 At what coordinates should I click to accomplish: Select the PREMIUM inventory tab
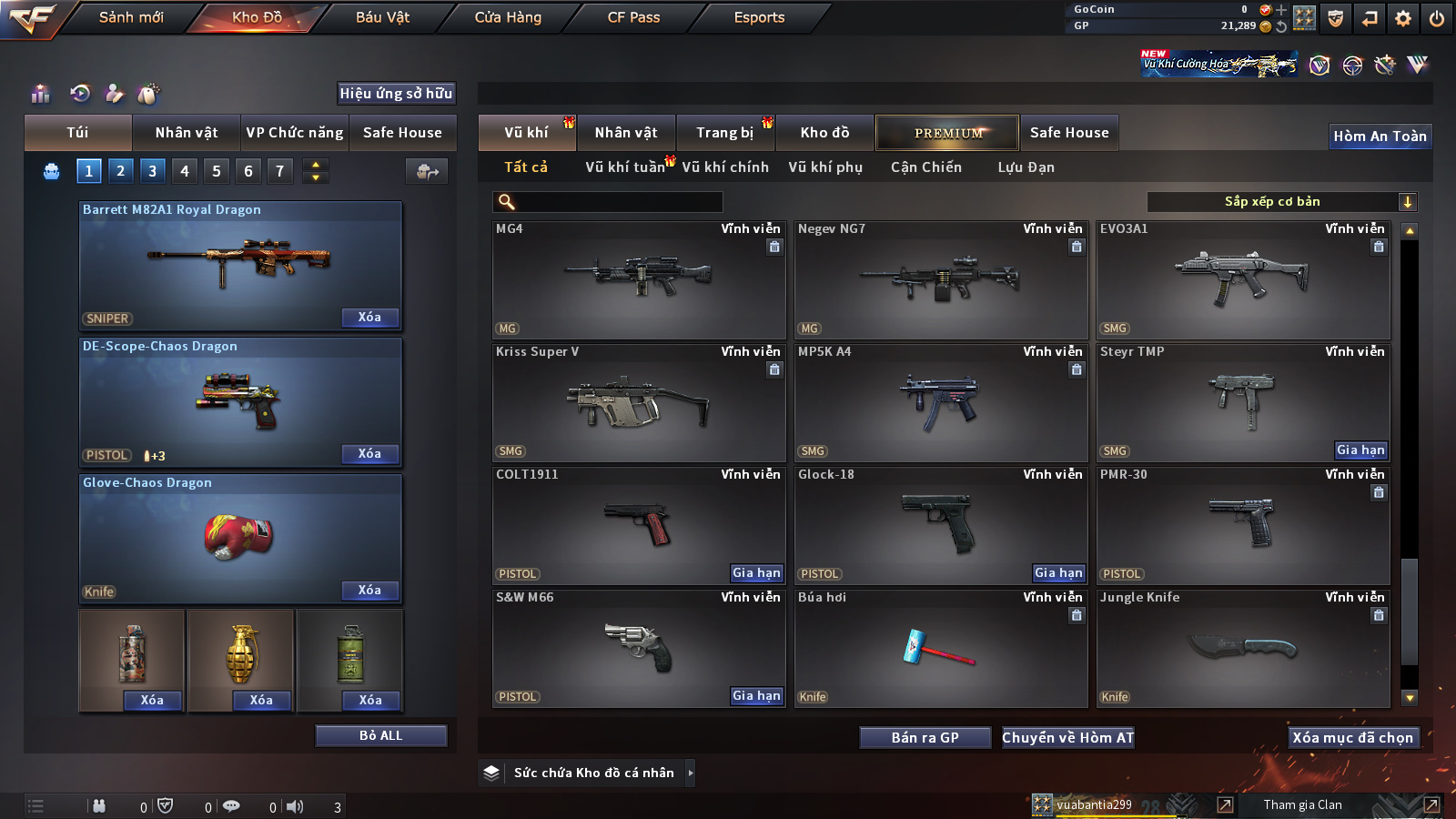[947, 133]
